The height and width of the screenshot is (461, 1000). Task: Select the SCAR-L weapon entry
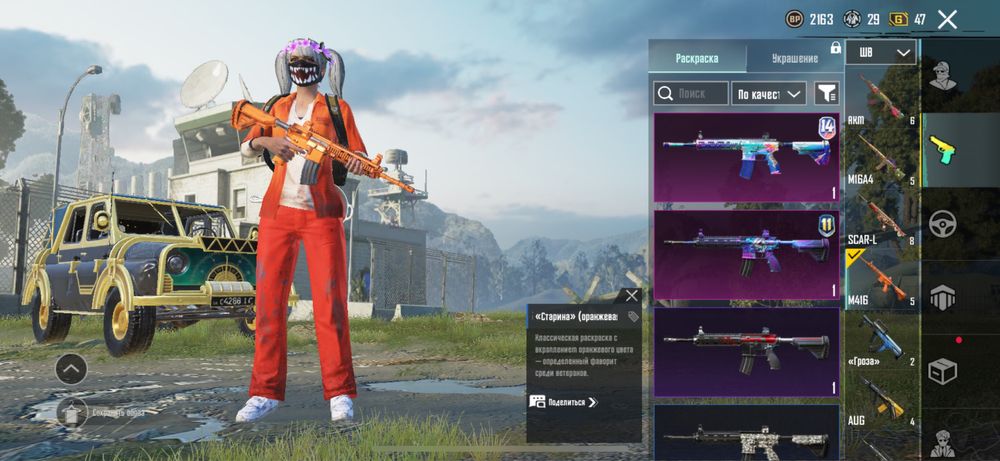point(881,219)
